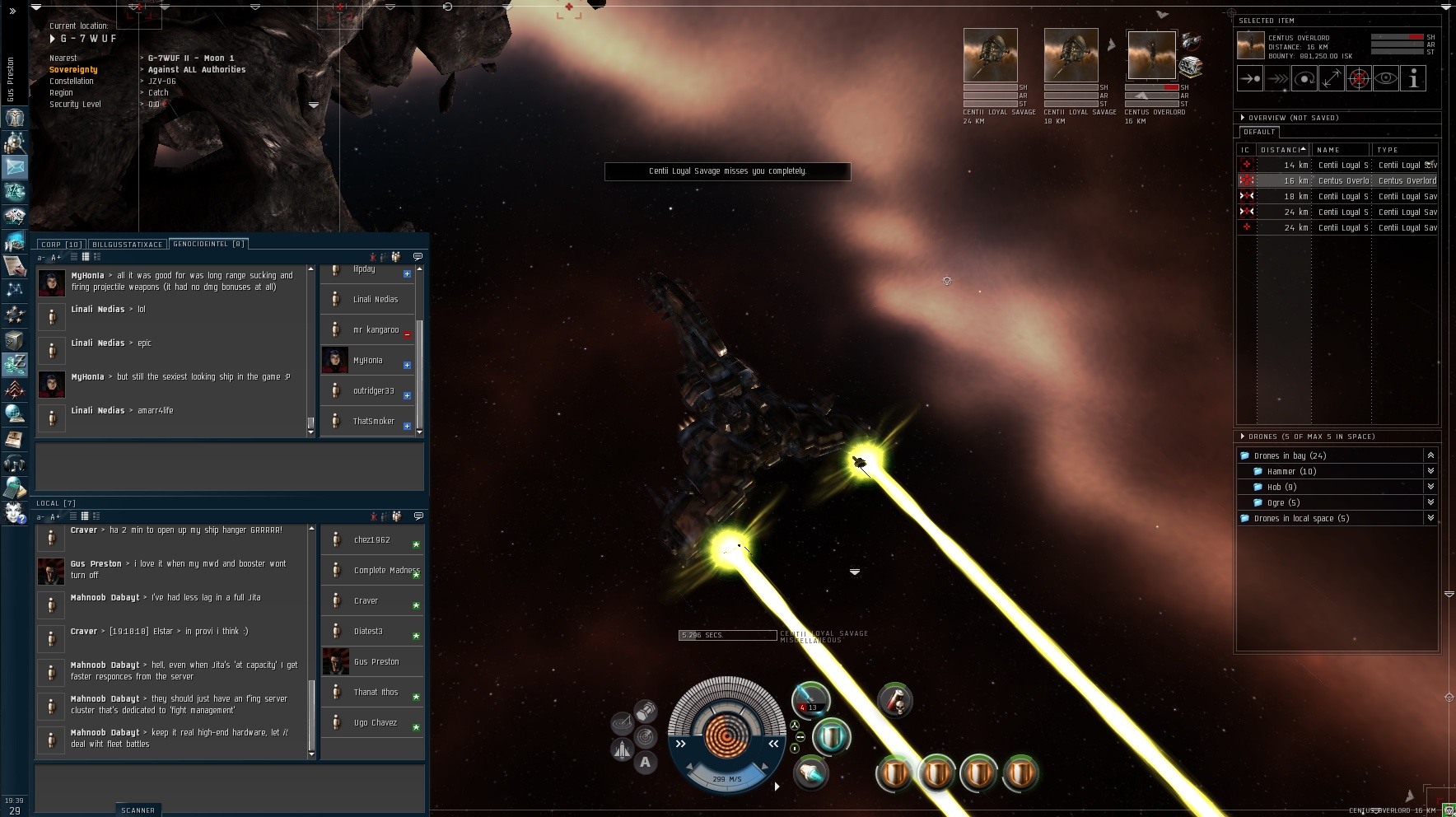Viewport: 1456px width, 817px height.
Task: Approach the selected Centus Overlord
Action: (1249, 79)
